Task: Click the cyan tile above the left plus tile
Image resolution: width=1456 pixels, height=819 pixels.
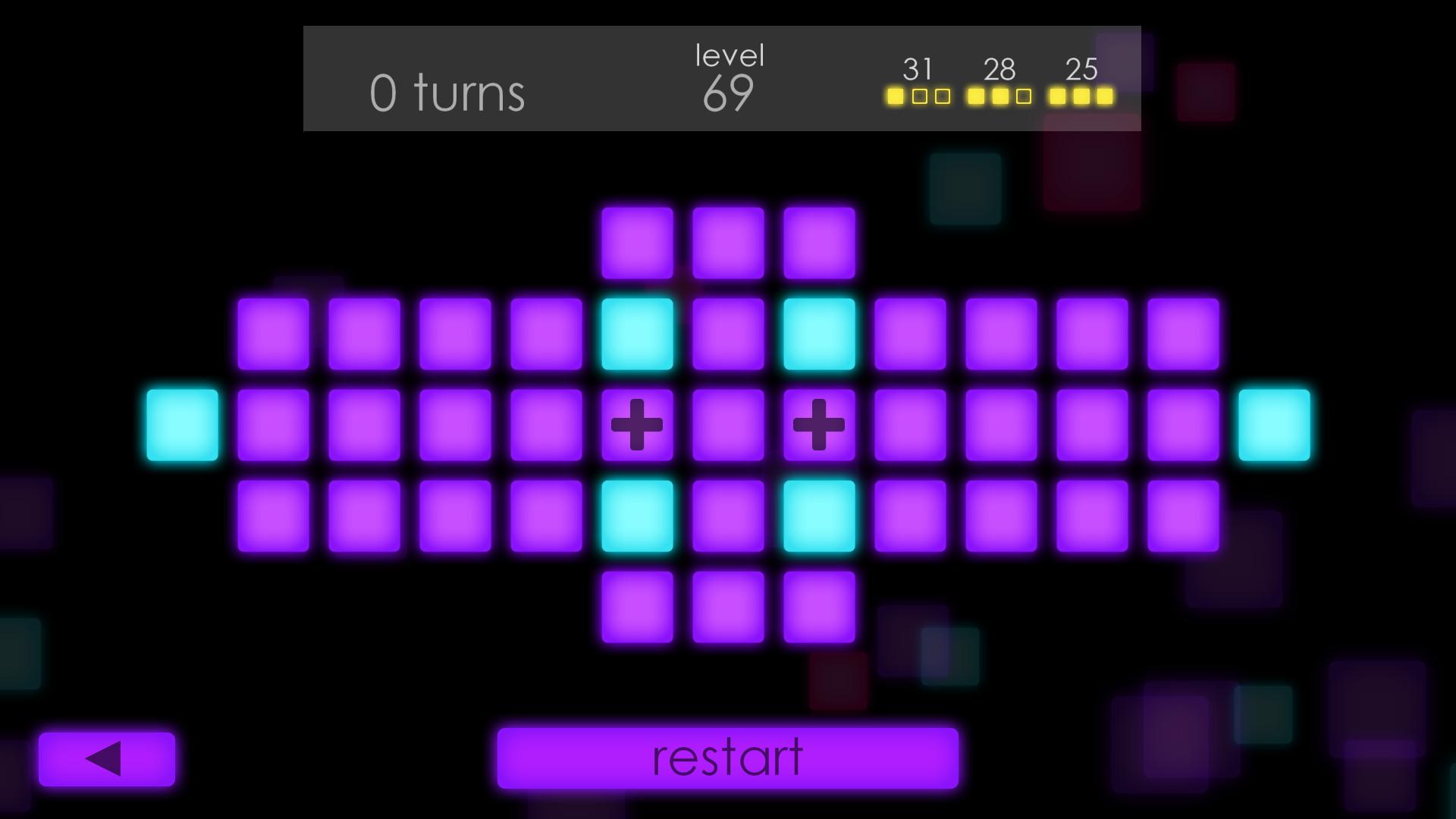Action: click(x=637, y=334)
